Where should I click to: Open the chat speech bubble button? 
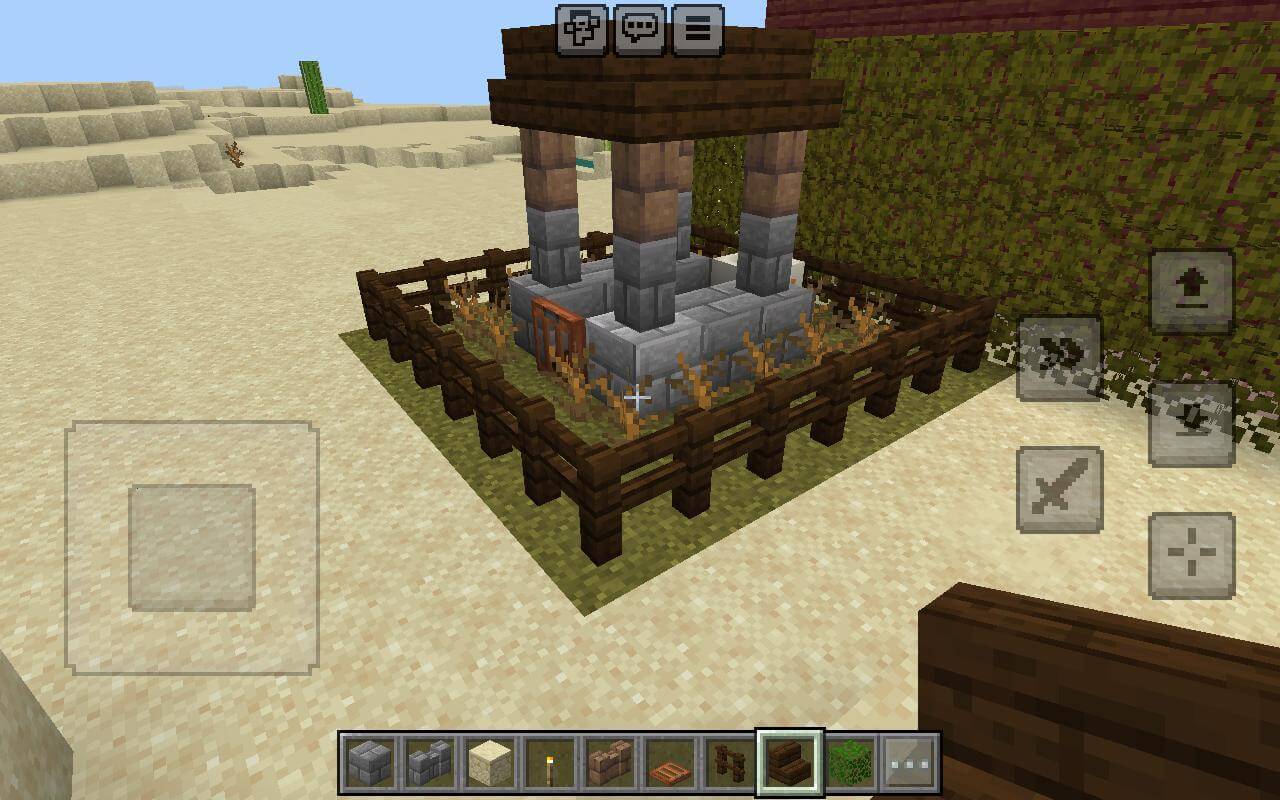[640, 29]
